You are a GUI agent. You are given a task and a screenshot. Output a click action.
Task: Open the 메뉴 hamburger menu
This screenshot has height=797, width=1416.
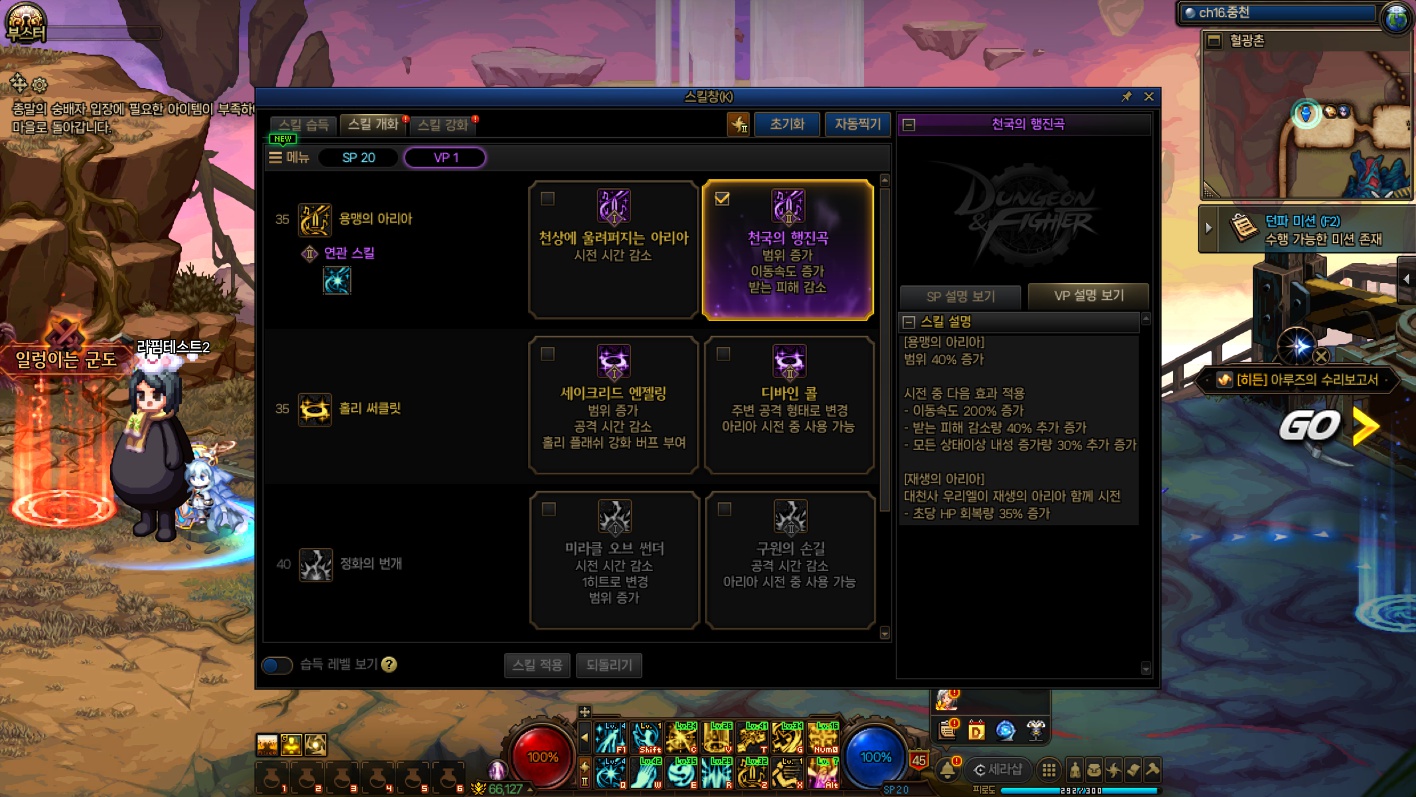tap(290, 158)
